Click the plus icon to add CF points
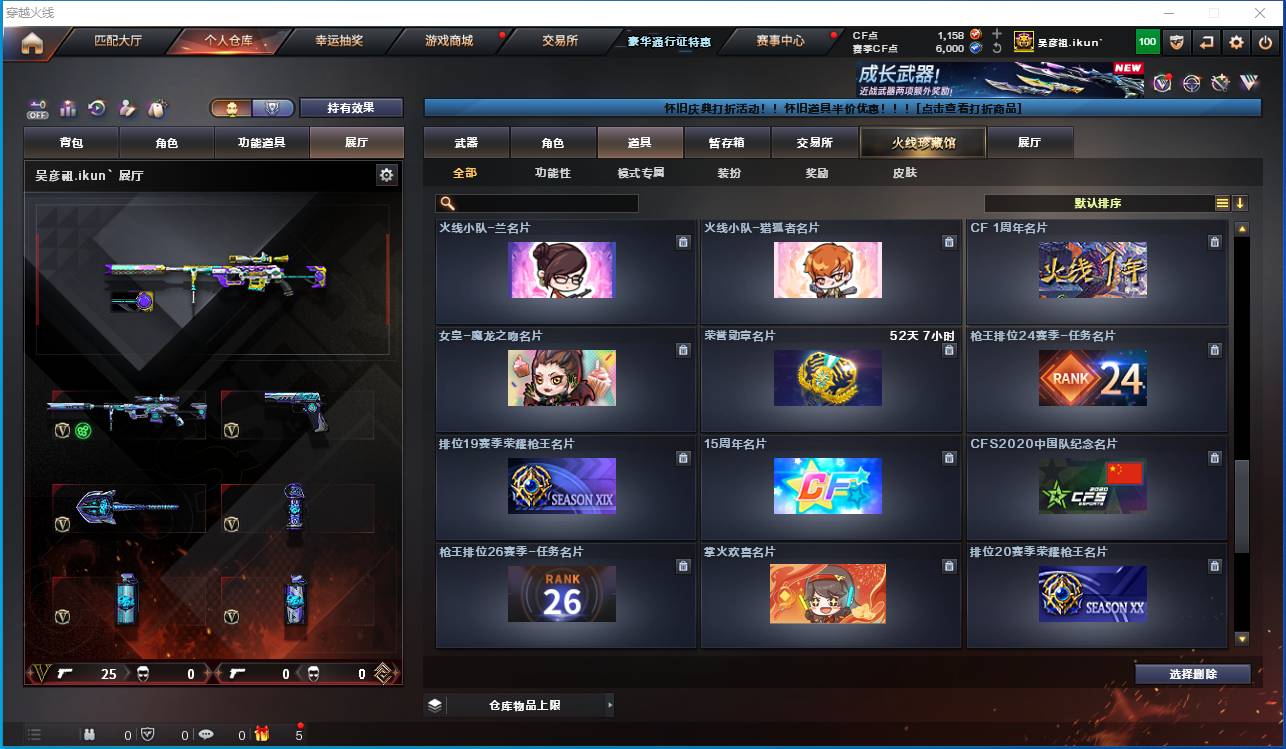This screenshot has width=1286, height=749. (997, 33)
